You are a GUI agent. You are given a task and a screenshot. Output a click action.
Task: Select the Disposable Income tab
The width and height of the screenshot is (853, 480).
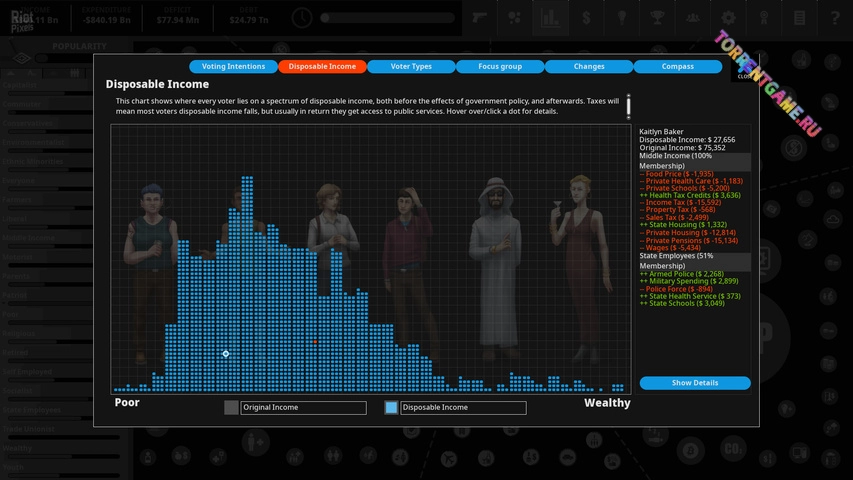(x=322, y=67)
